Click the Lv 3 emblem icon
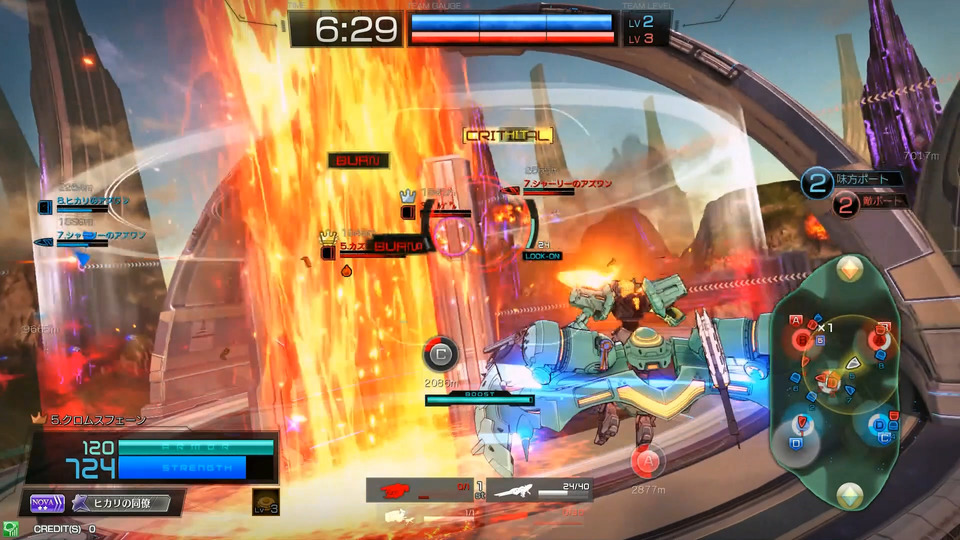Screen dimensions: 960x540 266,502
